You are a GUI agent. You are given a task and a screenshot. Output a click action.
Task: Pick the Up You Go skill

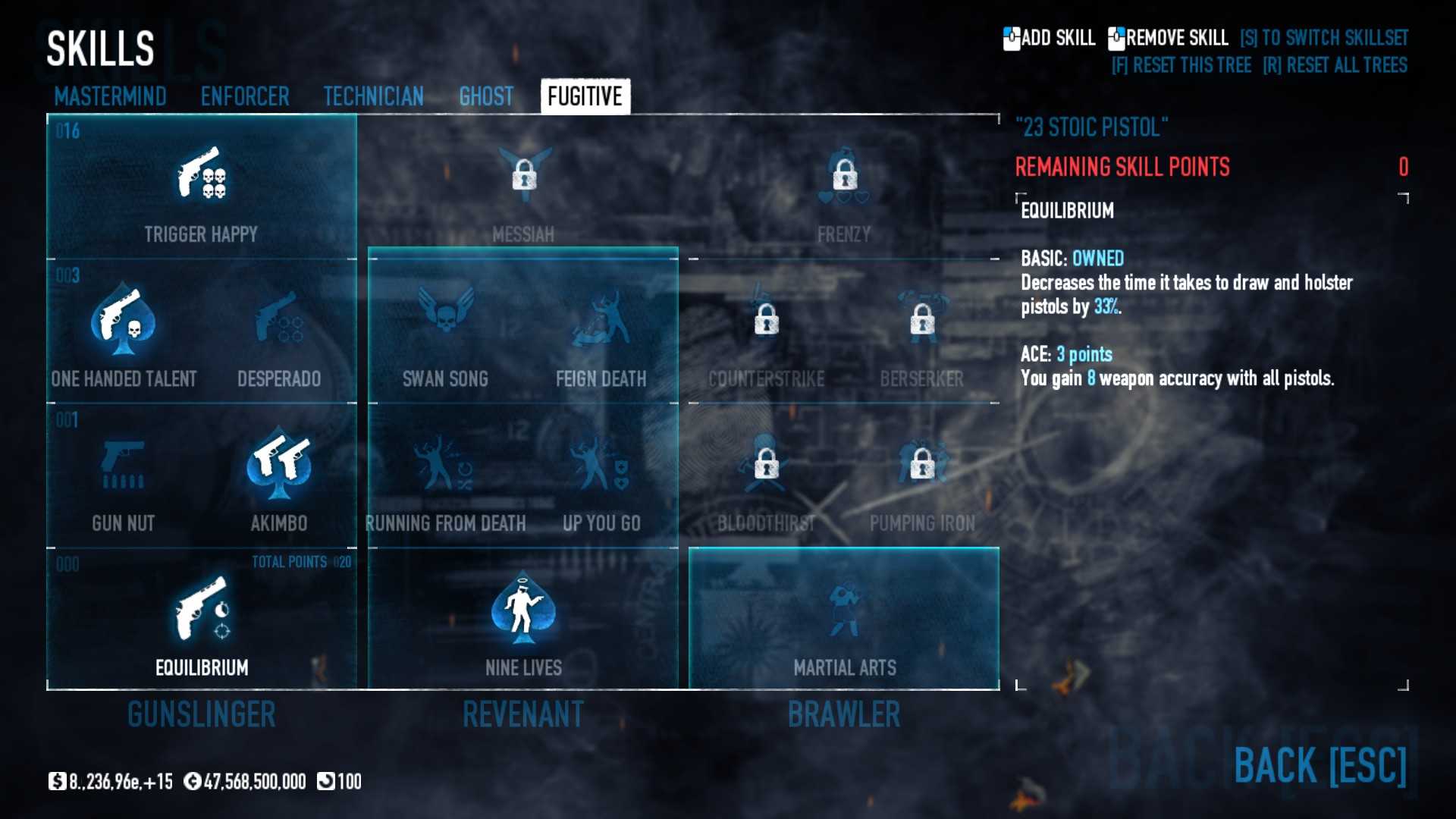pyautogui.click(x=601, y=464)
